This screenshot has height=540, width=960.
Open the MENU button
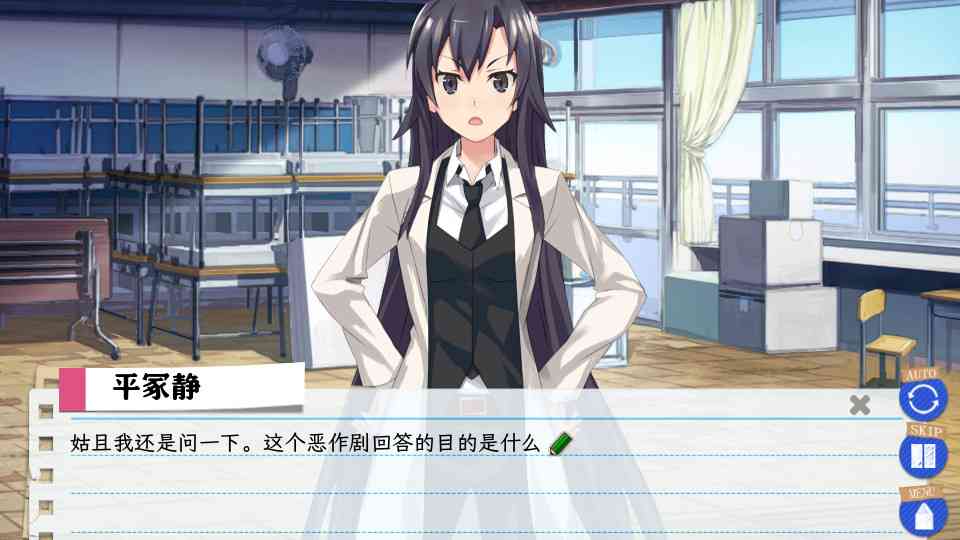tap(921, 514)
